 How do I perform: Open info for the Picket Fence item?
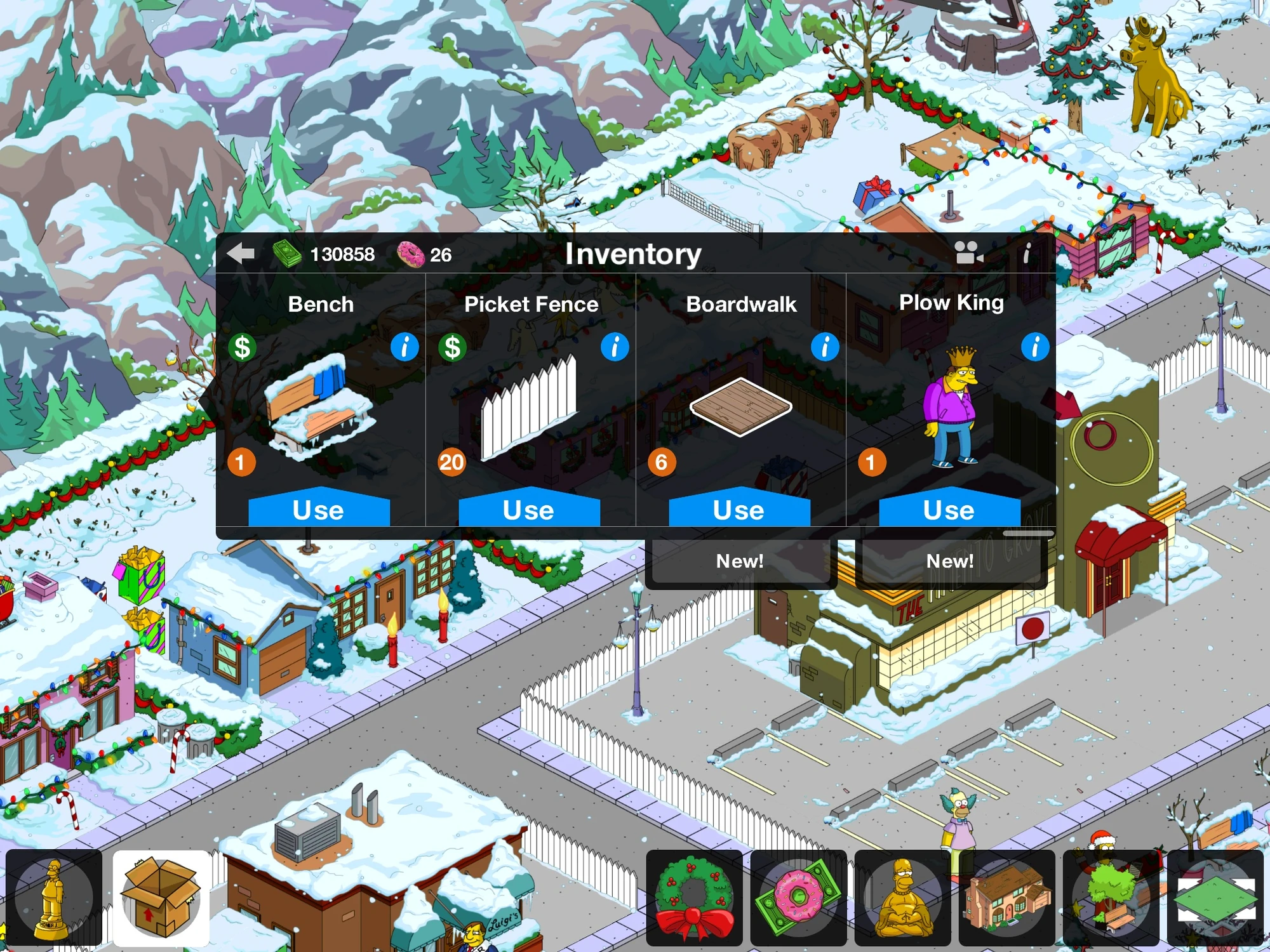614,346
